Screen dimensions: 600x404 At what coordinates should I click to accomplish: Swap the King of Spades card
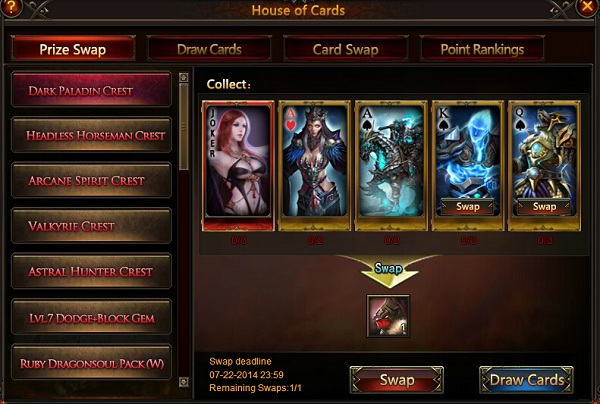[468, 207]
